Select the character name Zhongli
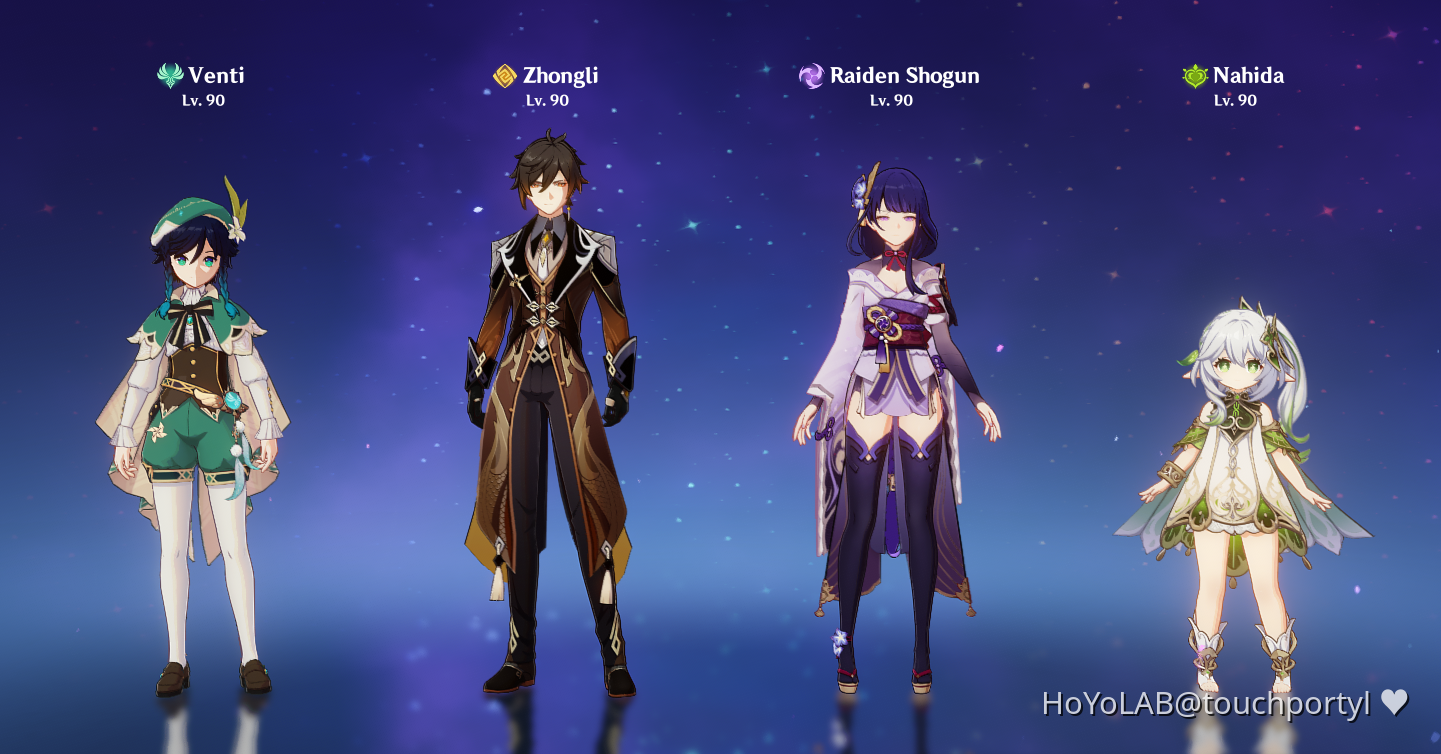 (x=561, y=75)
